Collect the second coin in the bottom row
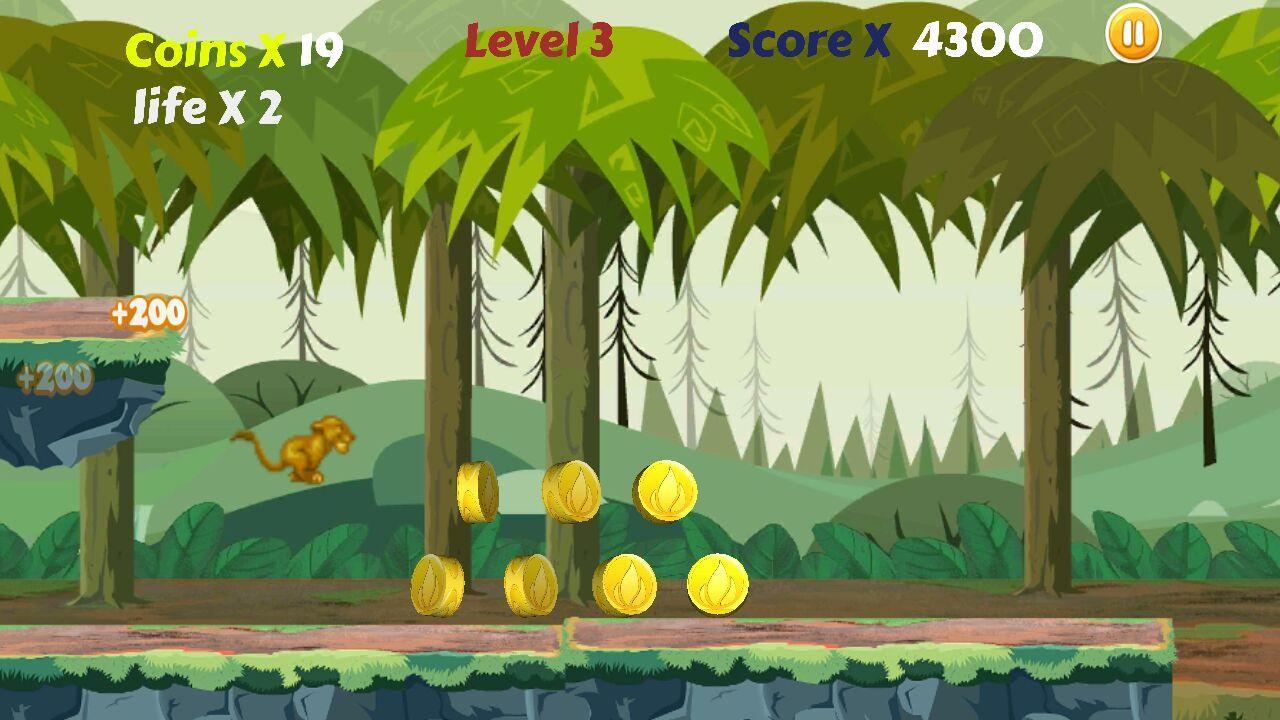Viewport: 1280px width, 720px height. (x=532, y=583)
